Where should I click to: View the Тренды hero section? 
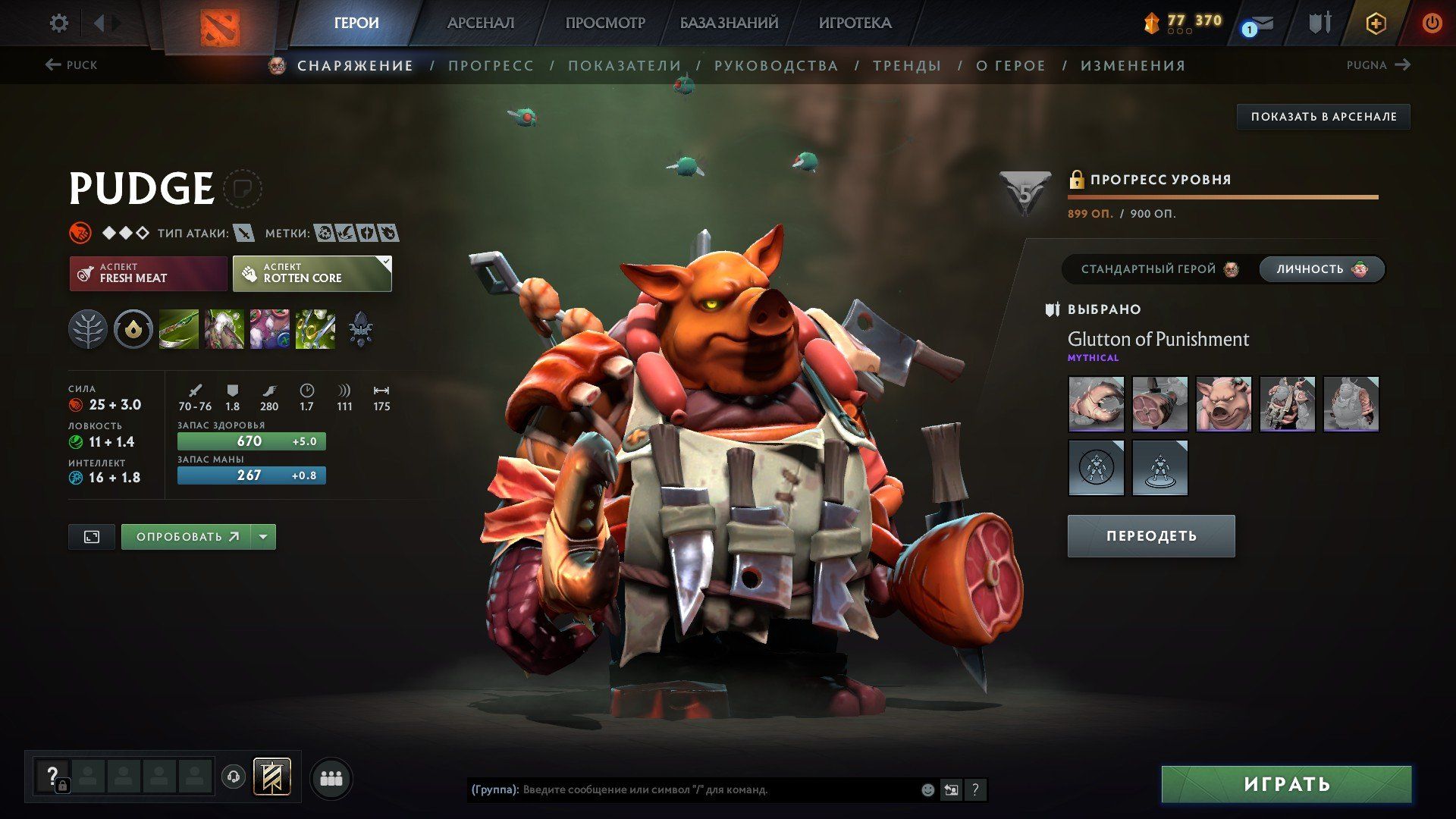pyautogui.click(x=907, y=66)
